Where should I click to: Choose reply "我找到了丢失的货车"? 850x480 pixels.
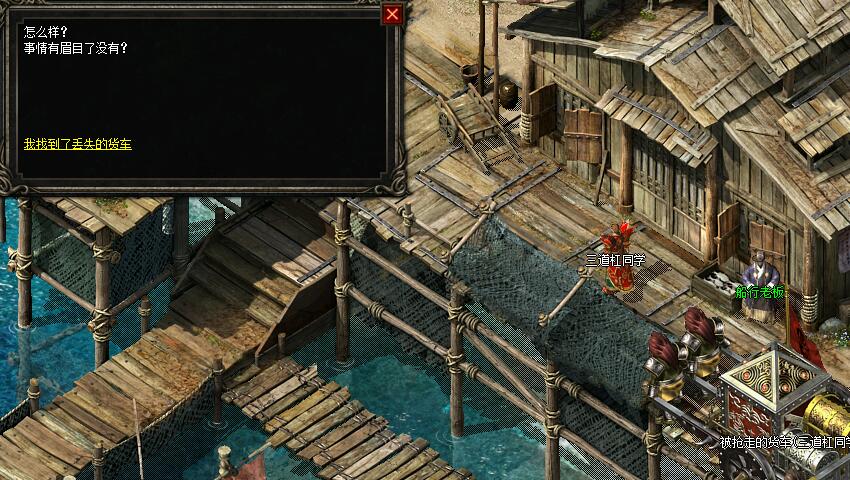[78, 144]
